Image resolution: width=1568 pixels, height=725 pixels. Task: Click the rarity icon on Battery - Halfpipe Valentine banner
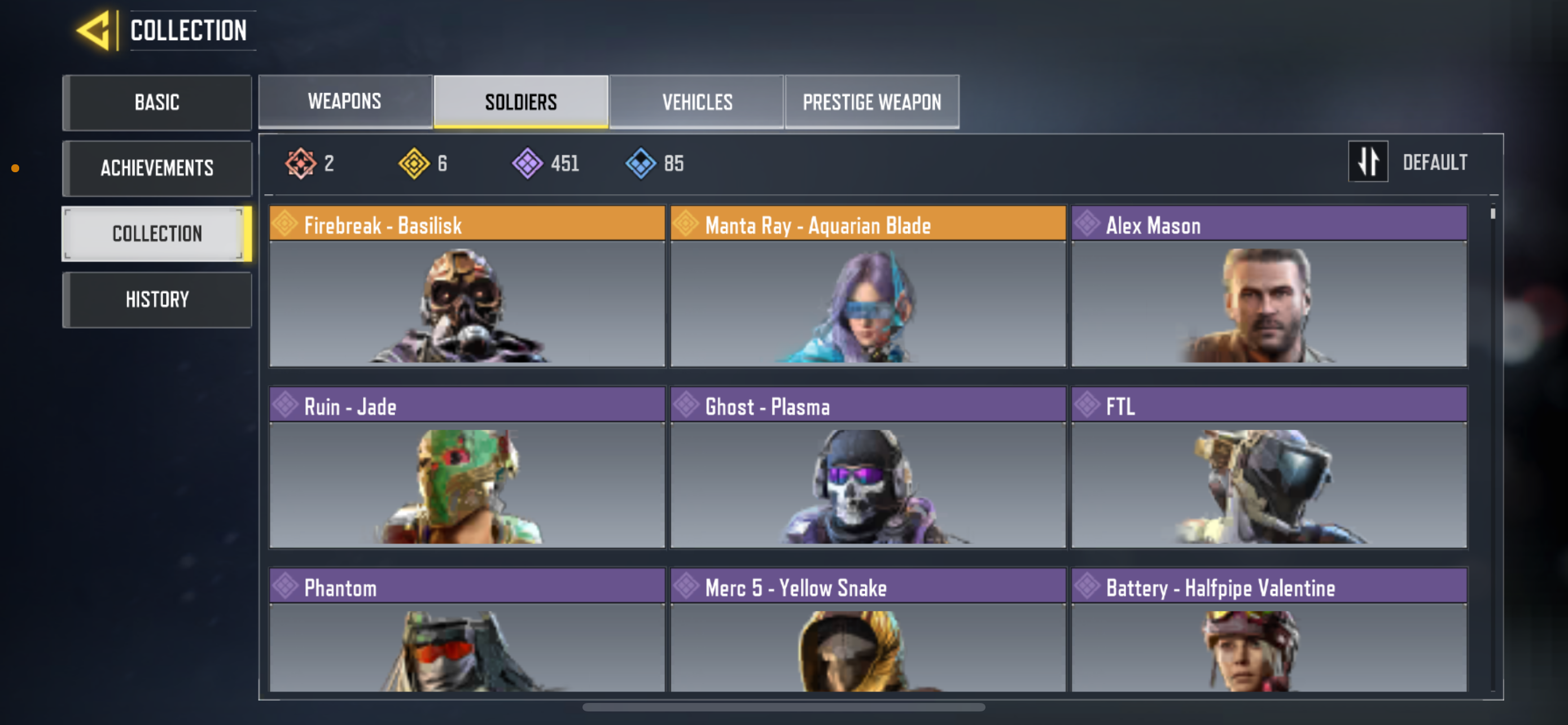pos(1087,586)
